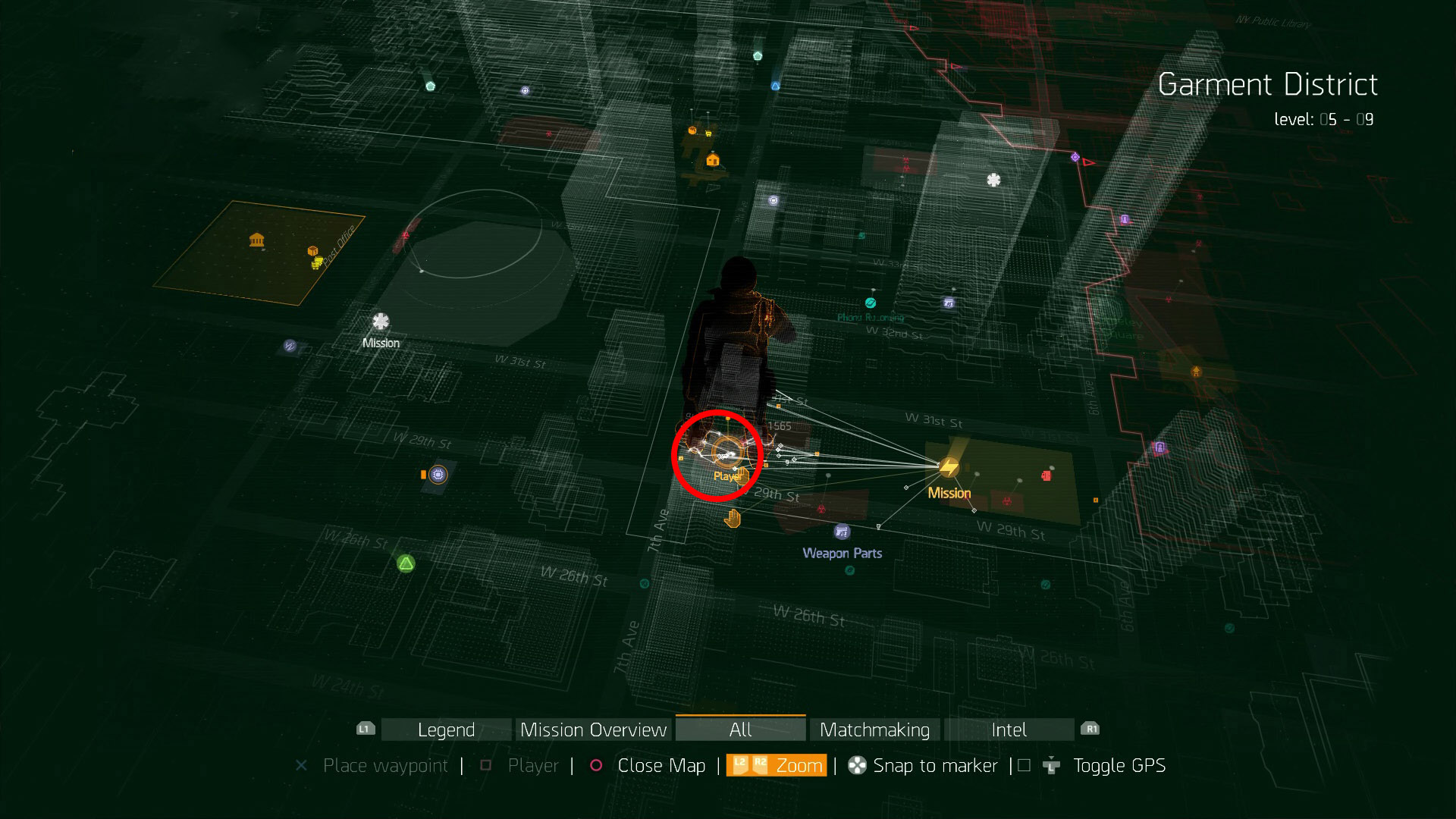This screenshot has height=819, width=1456.
Task: Open the Legend tab
Action: pyautogui.click(x=446, y=730)
